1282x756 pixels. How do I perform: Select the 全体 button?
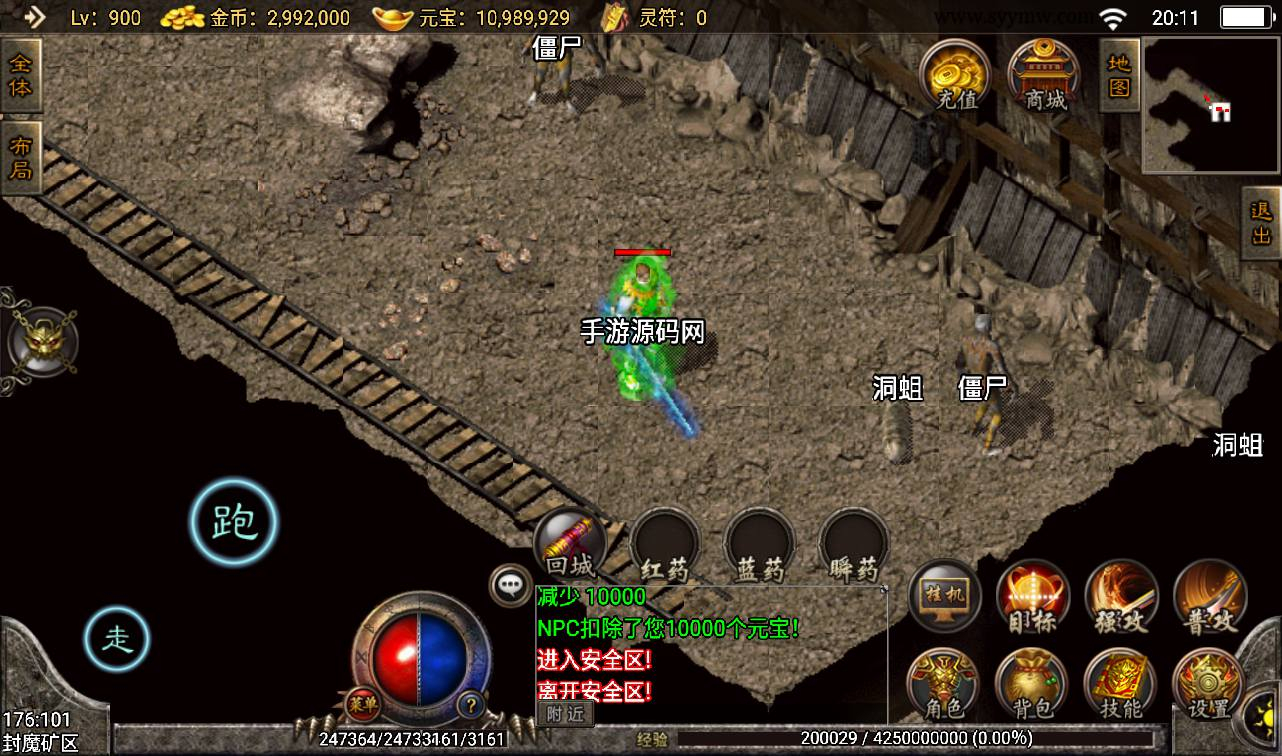click(x=21, y=75)
